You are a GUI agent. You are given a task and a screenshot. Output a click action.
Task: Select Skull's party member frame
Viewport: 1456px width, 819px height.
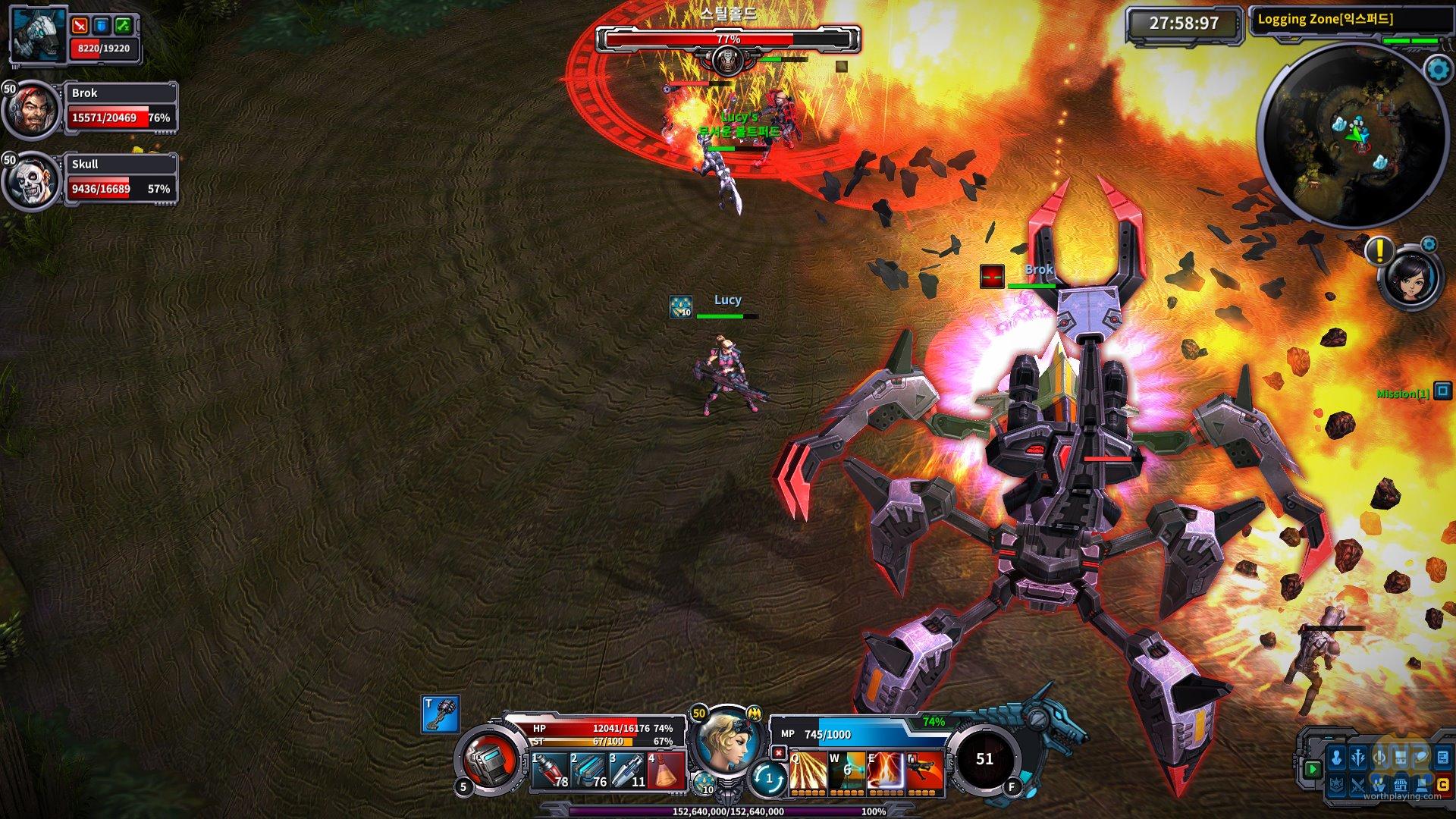coord(120,179)
